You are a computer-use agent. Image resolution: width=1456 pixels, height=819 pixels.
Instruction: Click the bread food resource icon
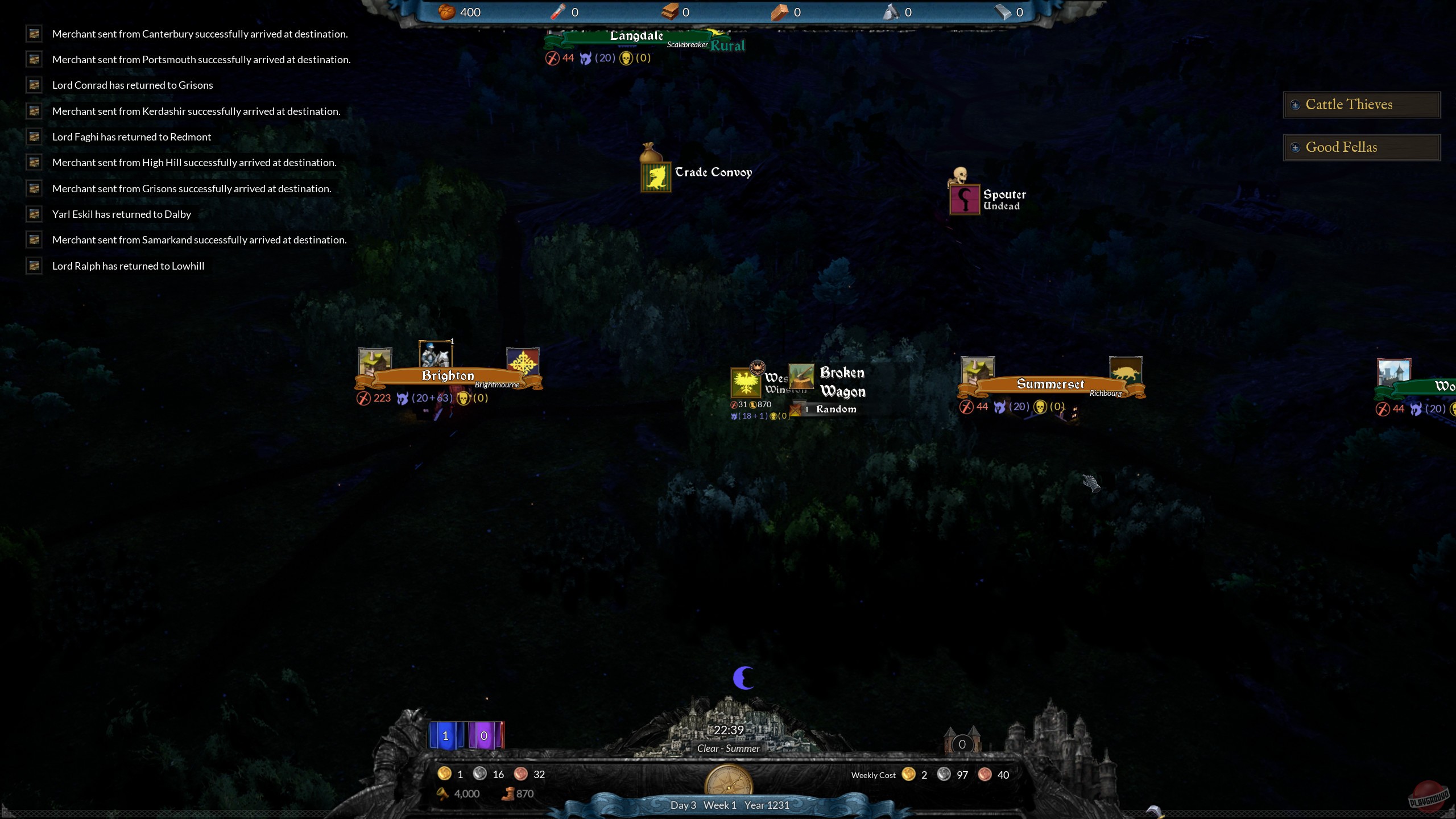(447, 12)
